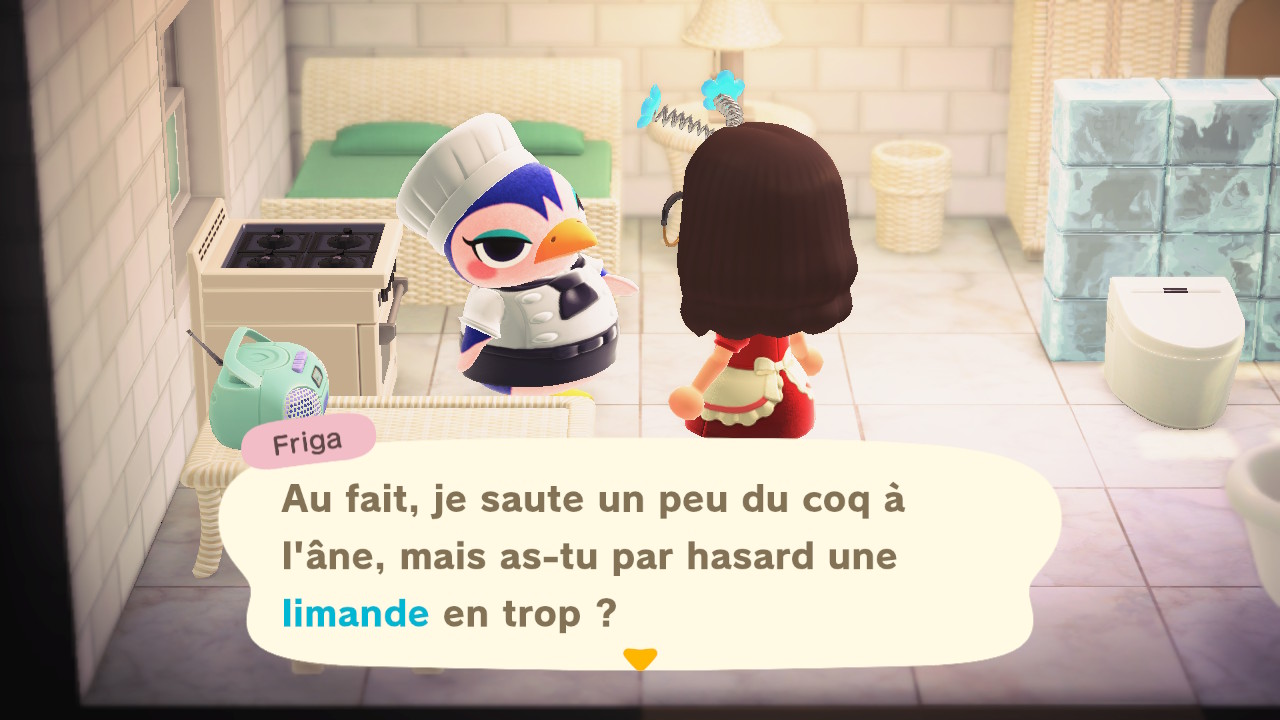Click the stove's side handle
The height and width of the screenshot is (720, 1280).
(395, 300)
